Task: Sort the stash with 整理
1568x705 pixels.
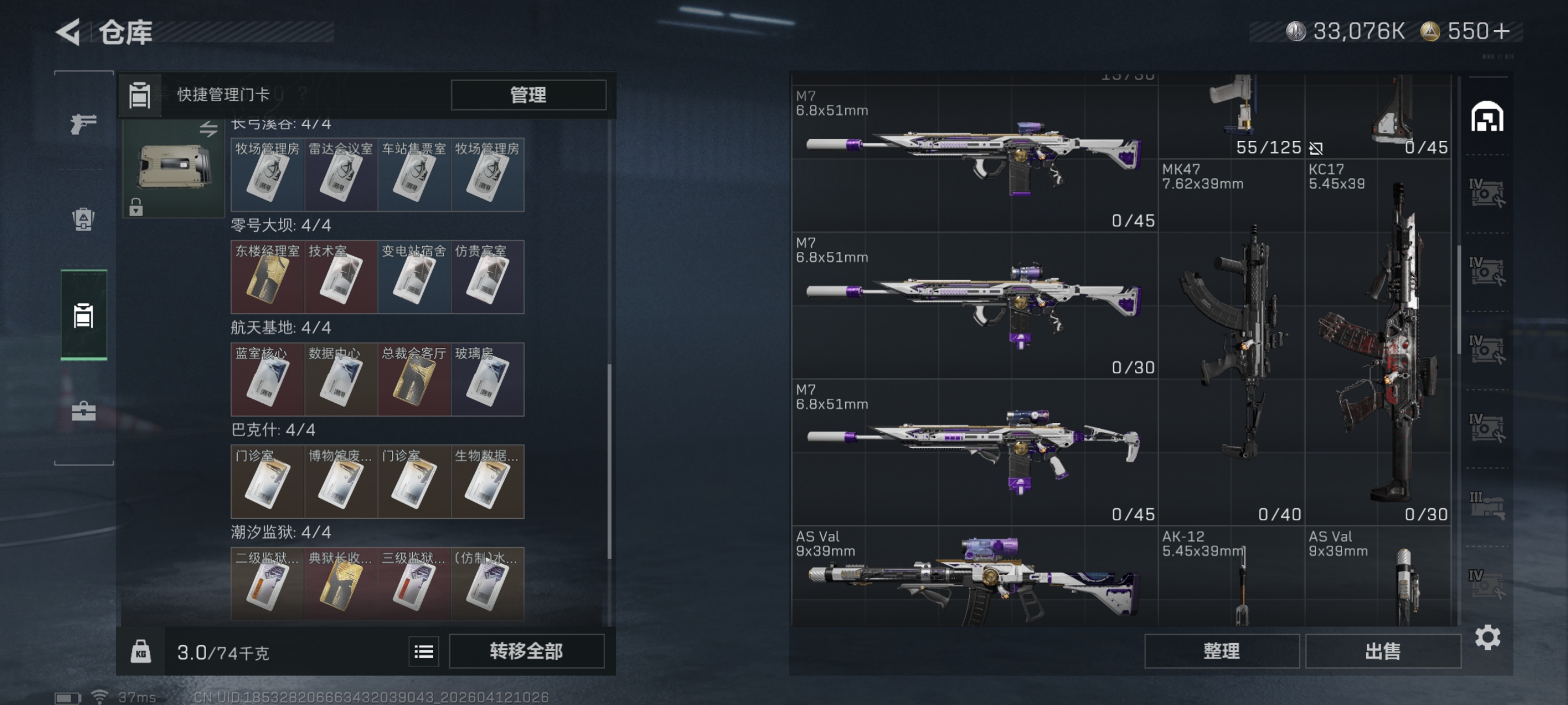Action: pyautogui.click(x=1221, y=651)
